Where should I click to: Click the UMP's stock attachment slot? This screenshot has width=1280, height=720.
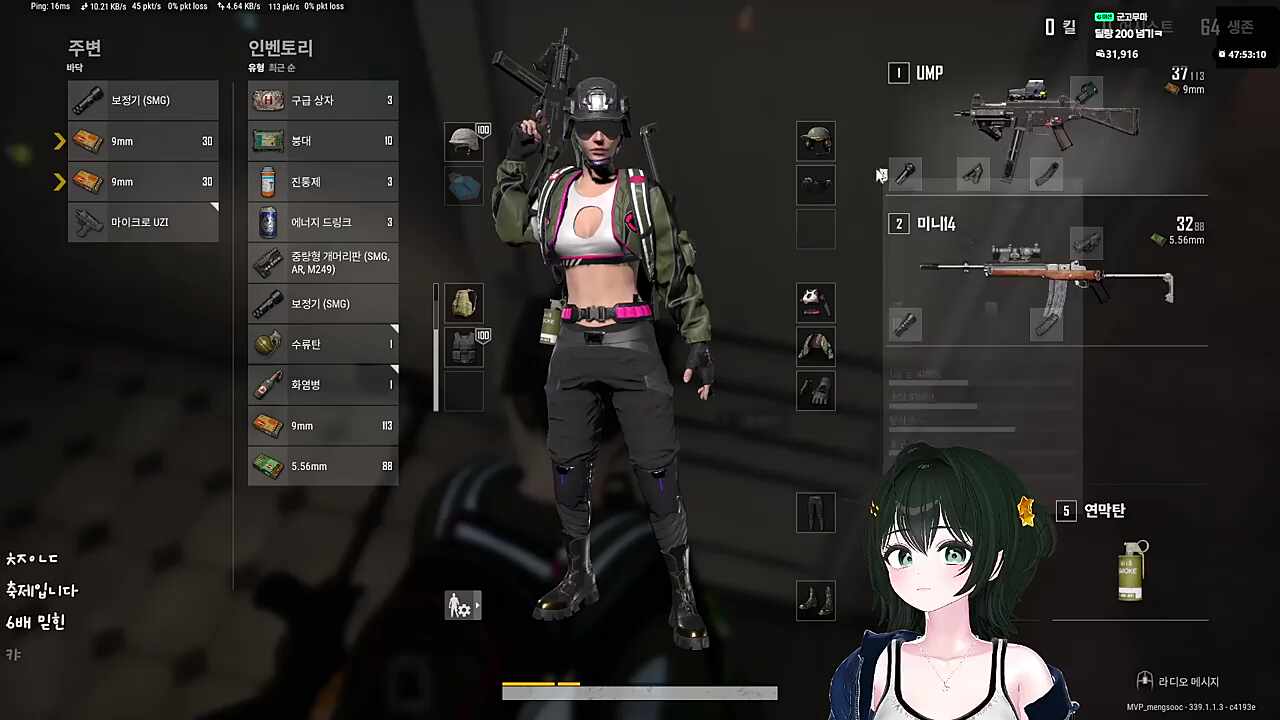(1045, 175)
